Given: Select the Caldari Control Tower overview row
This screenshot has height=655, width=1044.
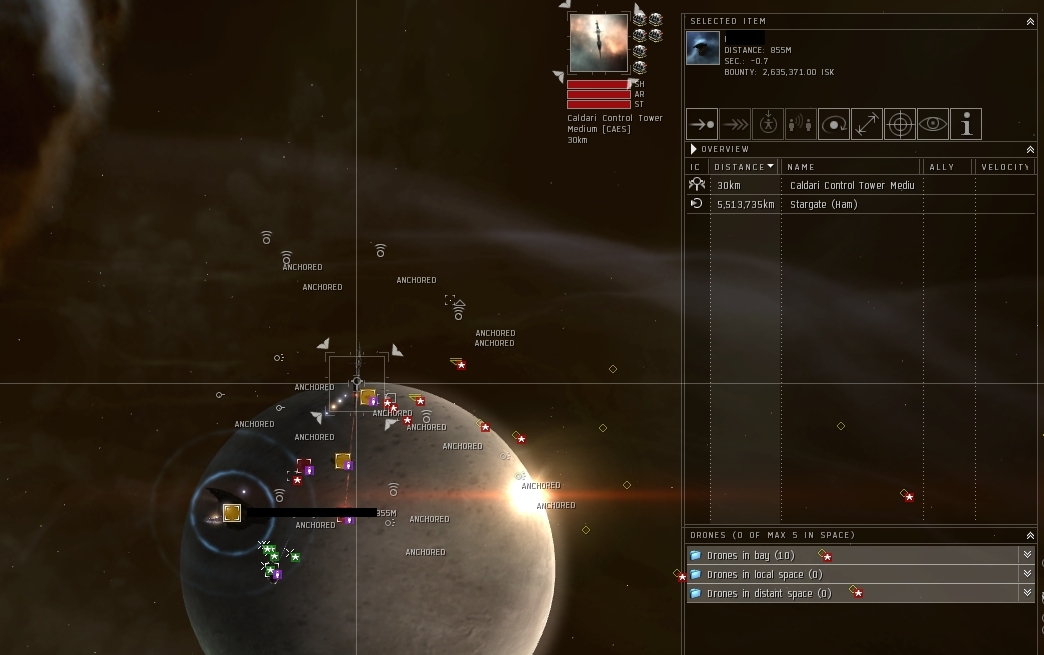Looking at the screenshot, I should [x=850, y=185].
